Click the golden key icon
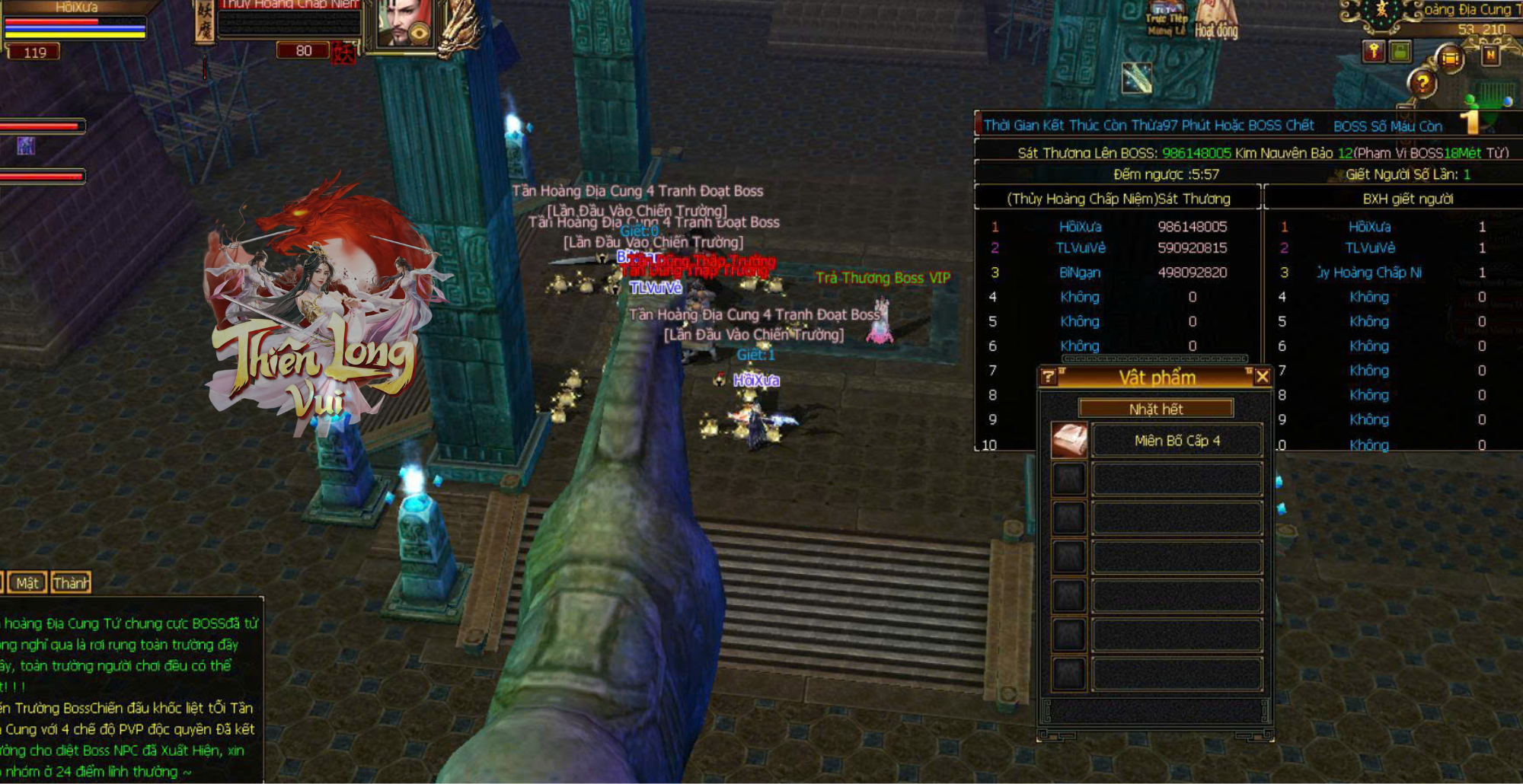Viewport: 1523px width, 784px height. (x=1374, y=52)
